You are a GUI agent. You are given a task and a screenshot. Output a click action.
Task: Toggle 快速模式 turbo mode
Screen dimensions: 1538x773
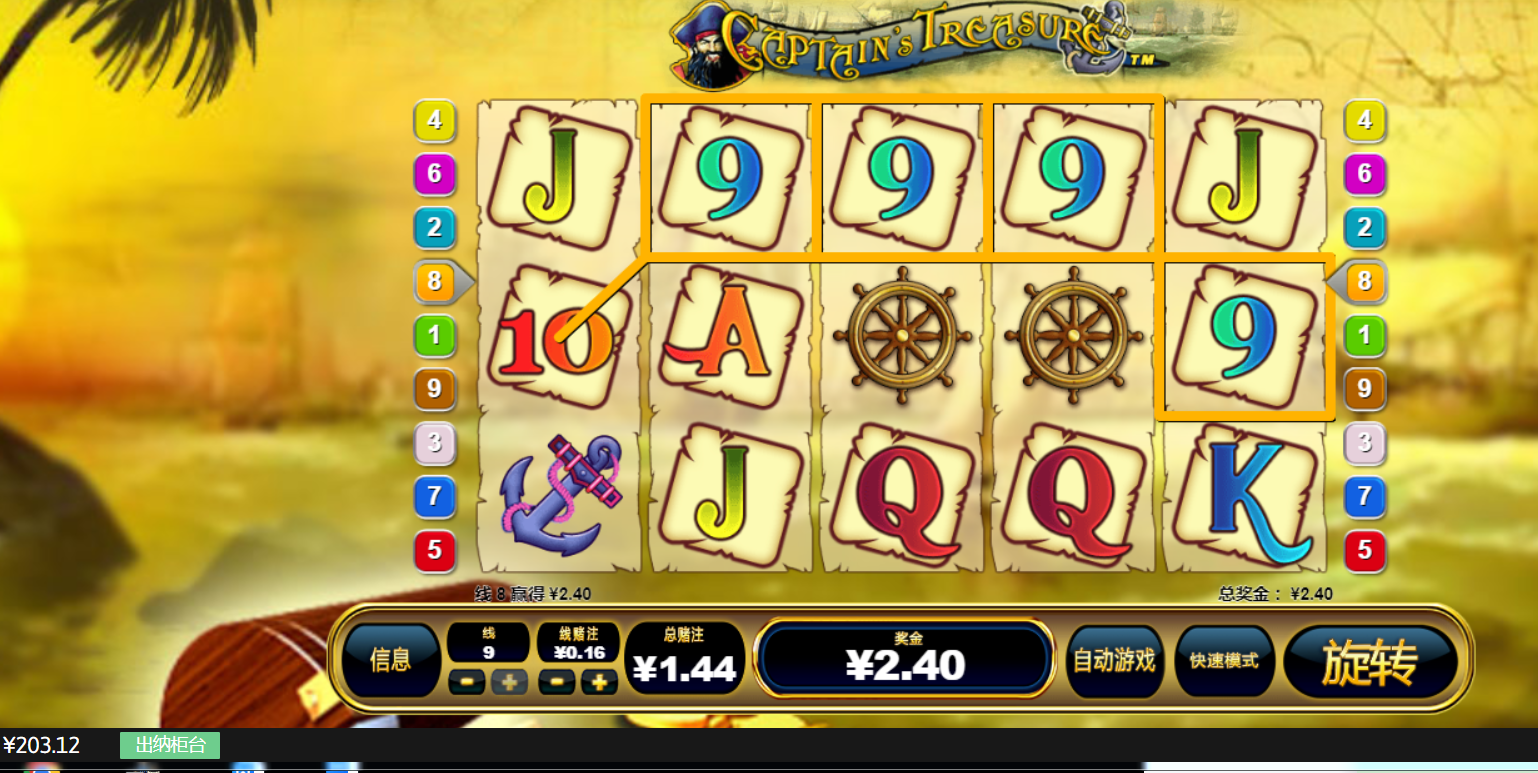tap(1224, 661)
